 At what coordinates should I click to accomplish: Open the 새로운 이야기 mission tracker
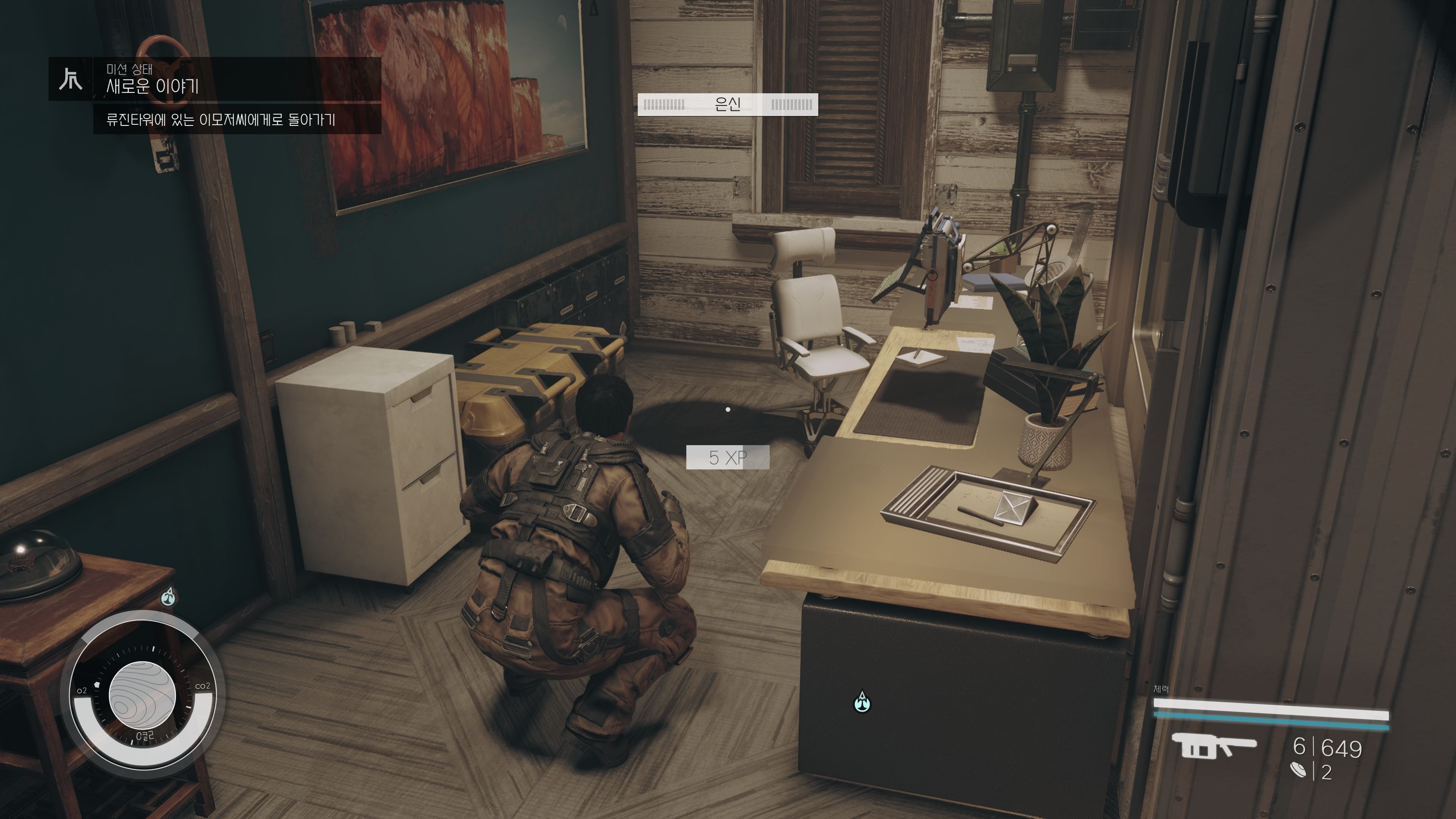(x=152, y=86)
